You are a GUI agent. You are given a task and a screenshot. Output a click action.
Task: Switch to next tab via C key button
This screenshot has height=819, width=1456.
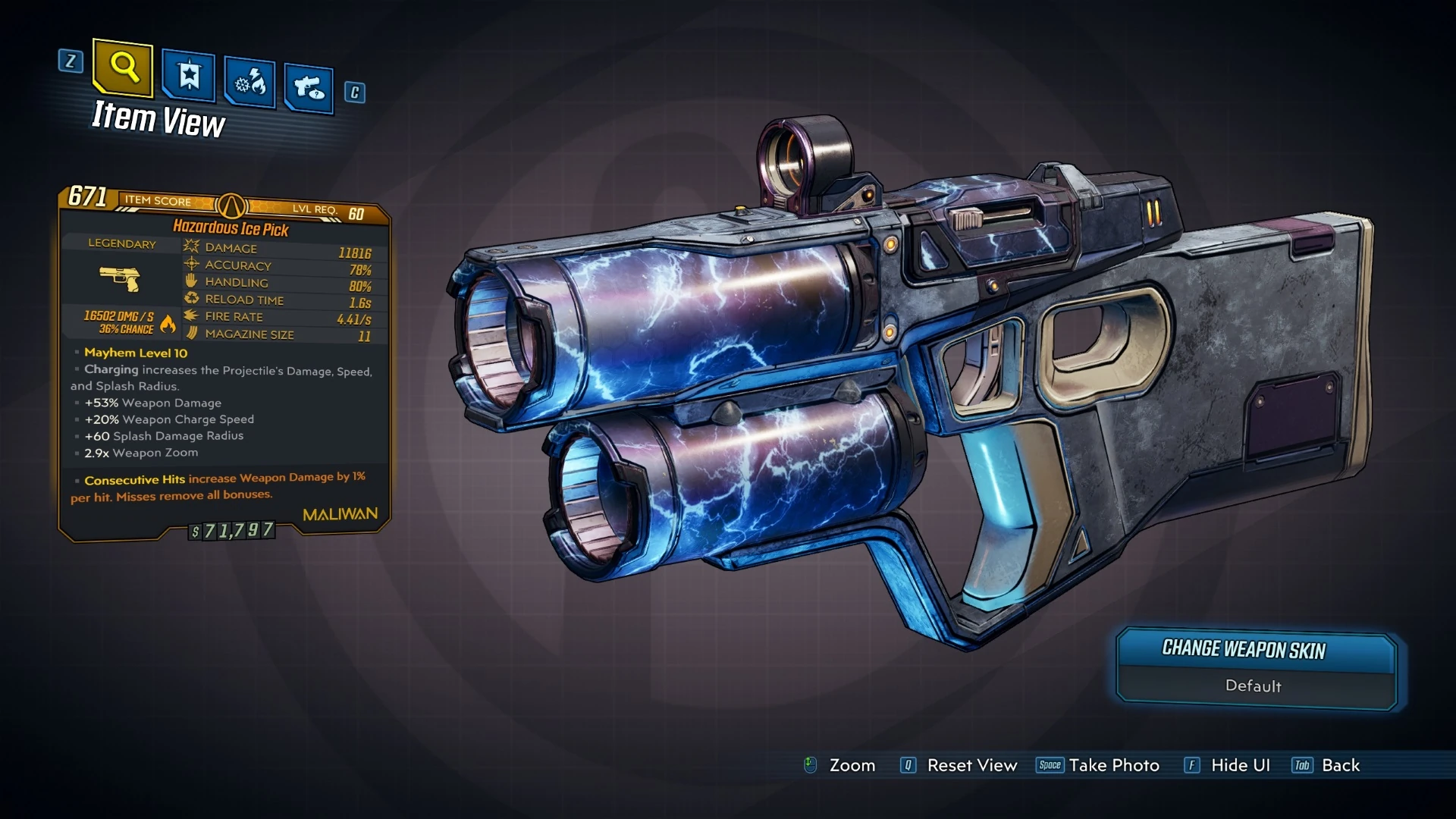pos(353,91)
